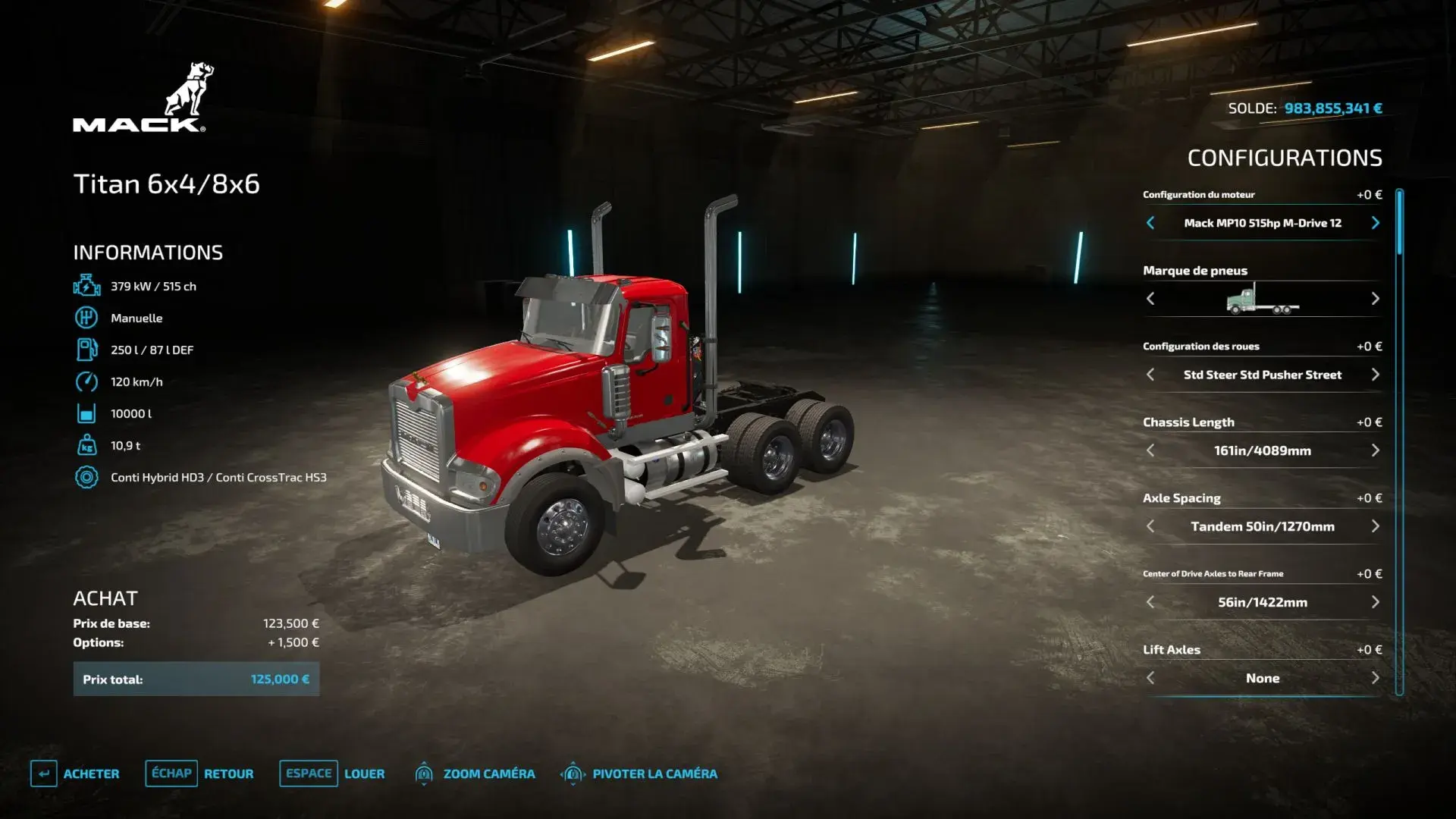This screenshot has width=1456, height=819.
Task: Switch to previous wheel configuration
Action: [1150, 375]
